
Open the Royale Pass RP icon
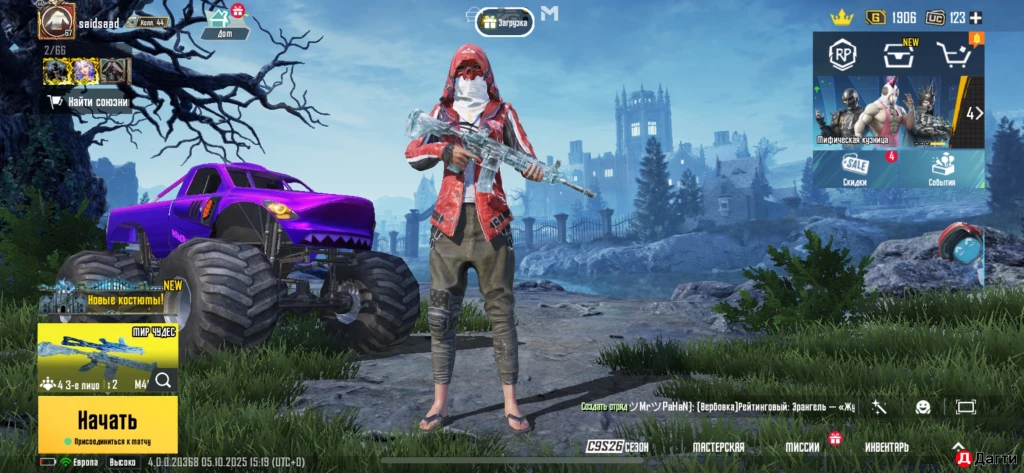tap(841, 54)
